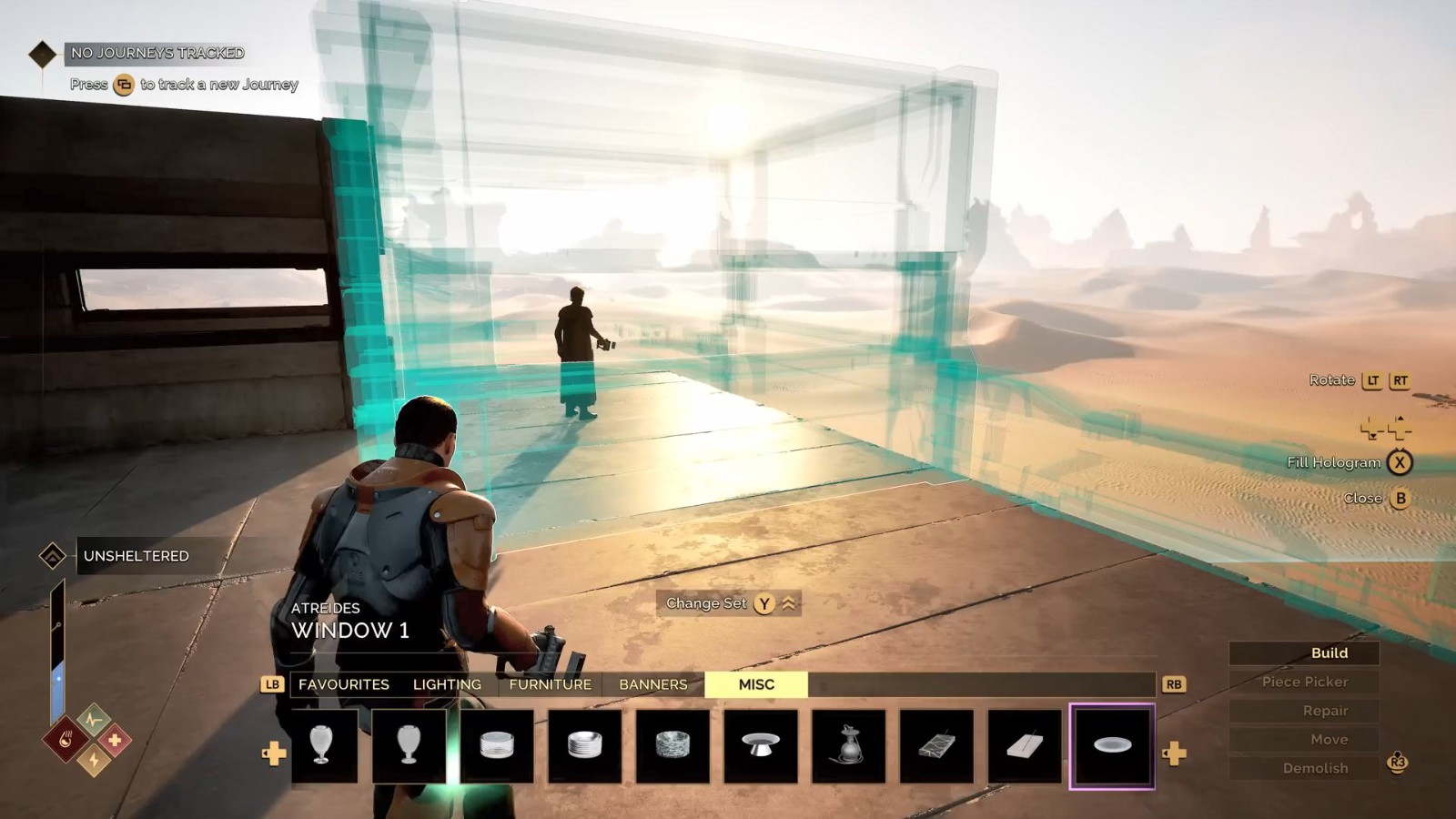1456x819 pixels.
Task: Switch to Repair mode
Action: [1325, 711]
